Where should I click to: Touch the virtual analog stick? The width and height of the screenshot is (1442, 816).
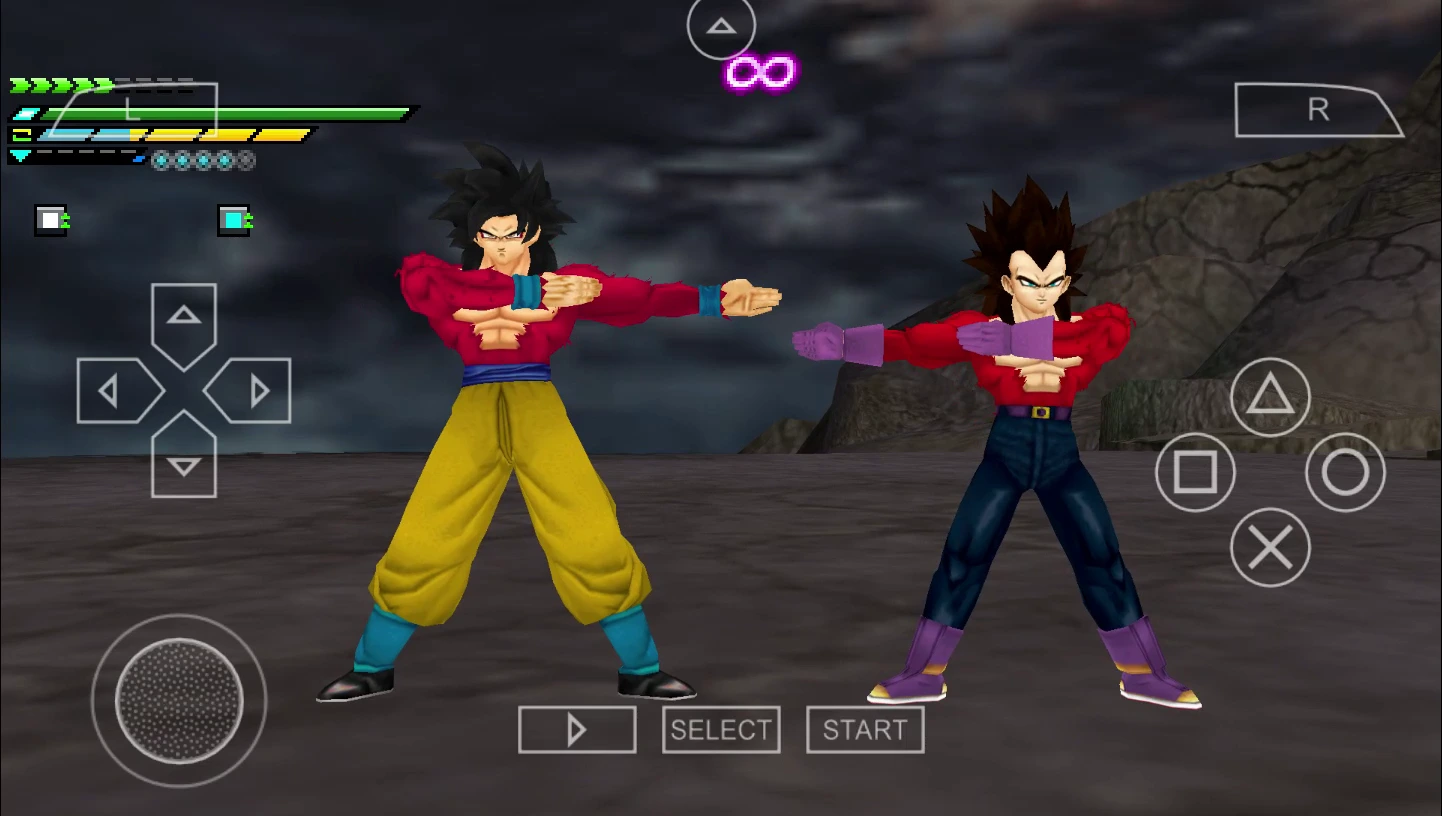[x=178, y=700]
